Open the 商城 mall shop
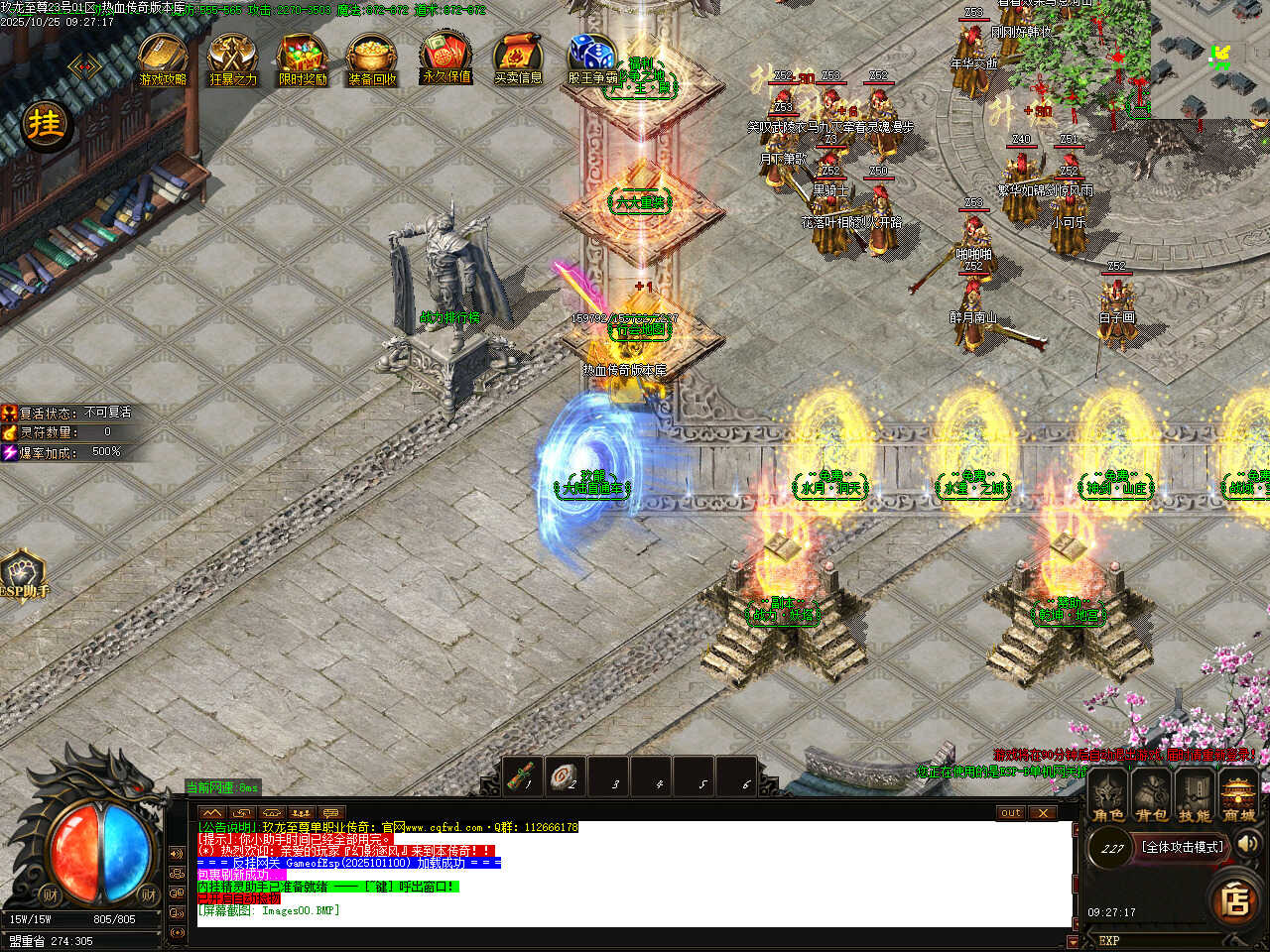Screen dimensions: 1270x952 1238,797
